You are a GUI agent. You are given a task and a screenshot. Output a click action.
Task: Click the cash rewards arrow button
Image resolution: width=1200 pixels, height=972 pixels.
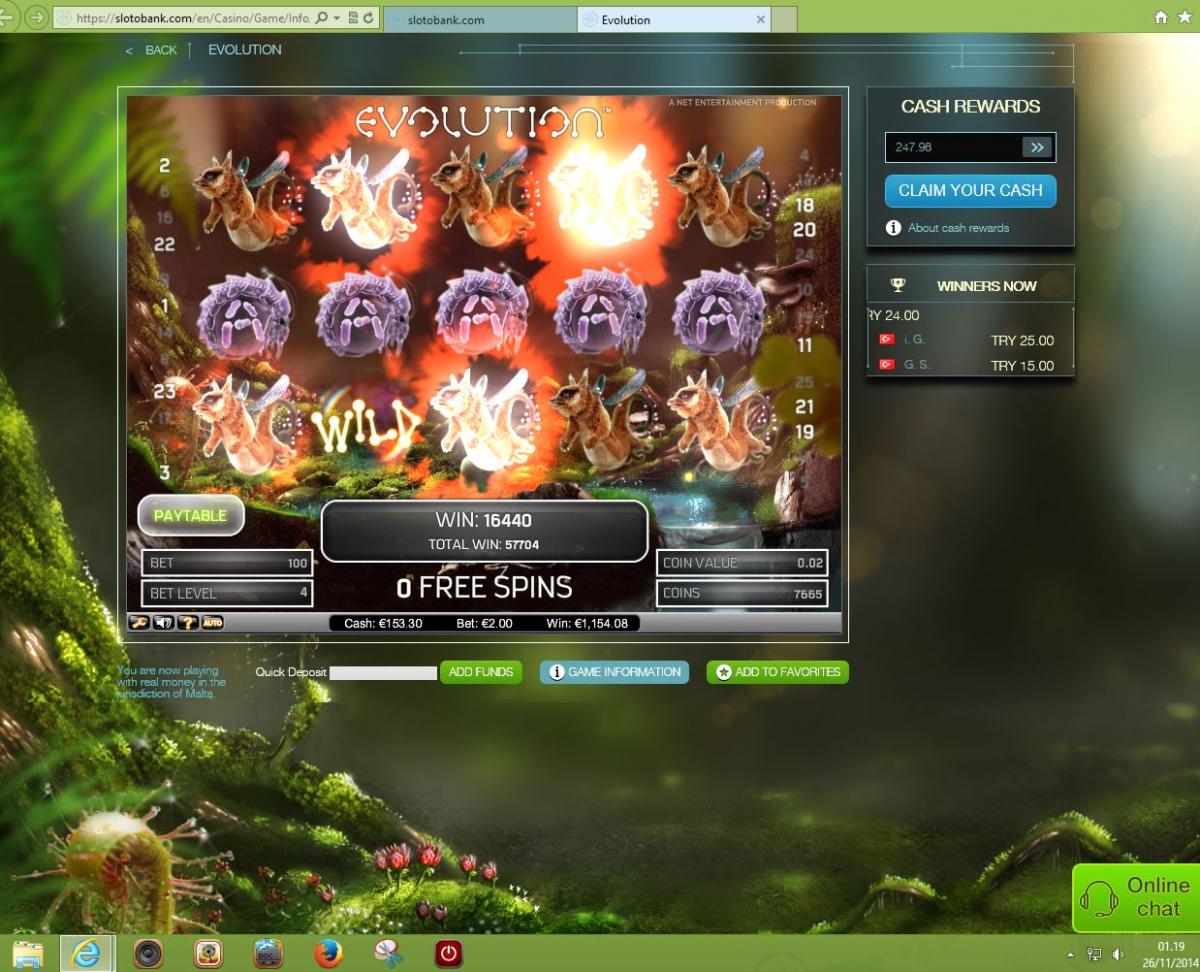tap(1037, 147)
